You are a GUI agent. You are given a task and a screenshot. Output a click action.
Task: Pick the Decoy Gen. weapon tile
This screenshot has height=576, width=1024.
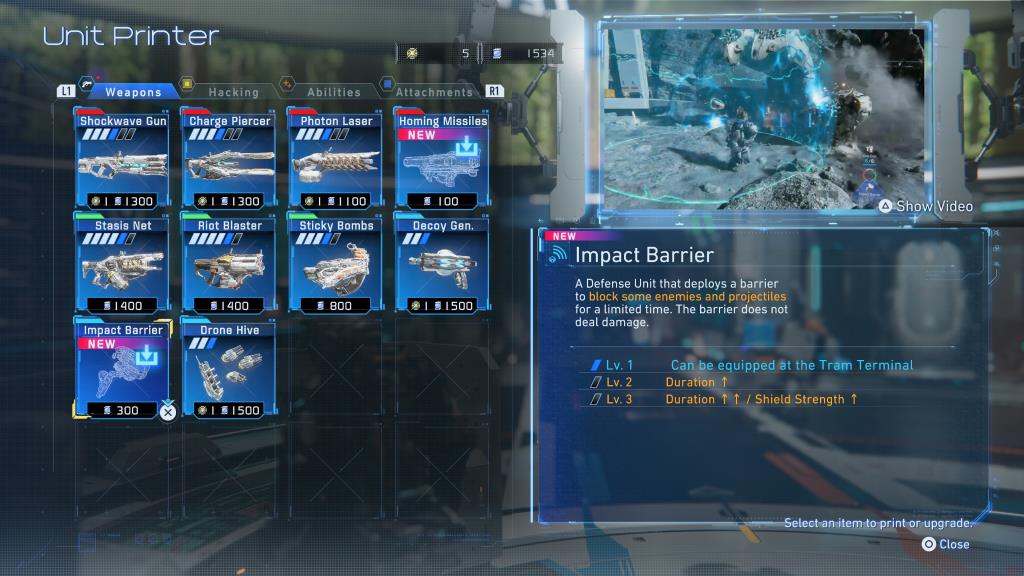(x=442, y=264)
